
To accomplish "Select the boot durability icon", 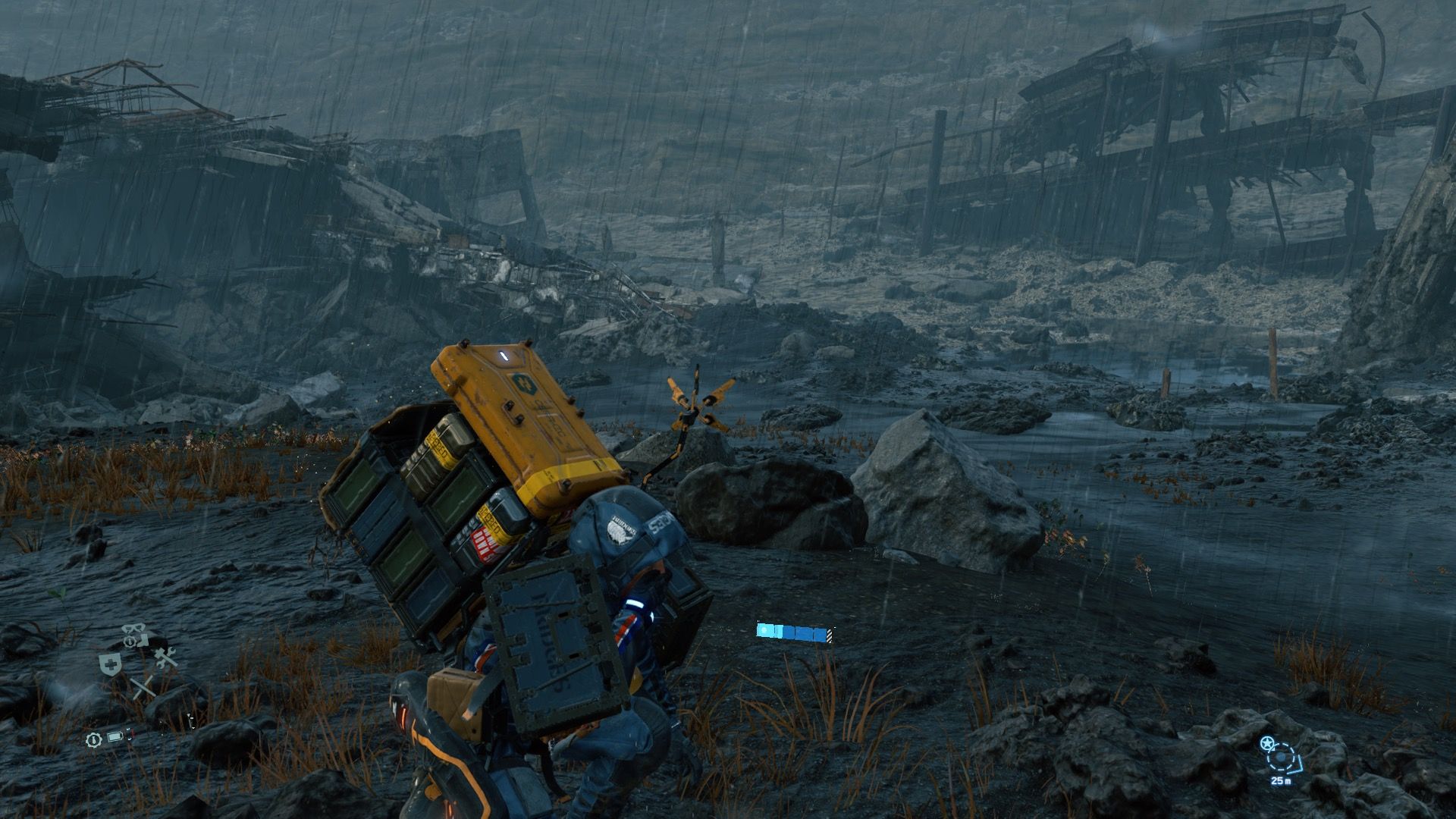I will (143, 642).
